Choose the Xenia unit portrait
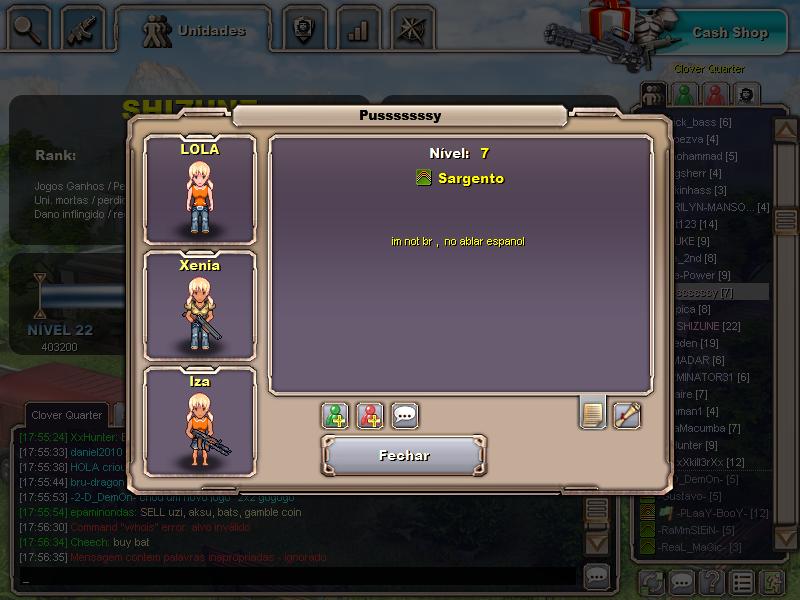Screen dimensions: 800x600 coord(200,305)
